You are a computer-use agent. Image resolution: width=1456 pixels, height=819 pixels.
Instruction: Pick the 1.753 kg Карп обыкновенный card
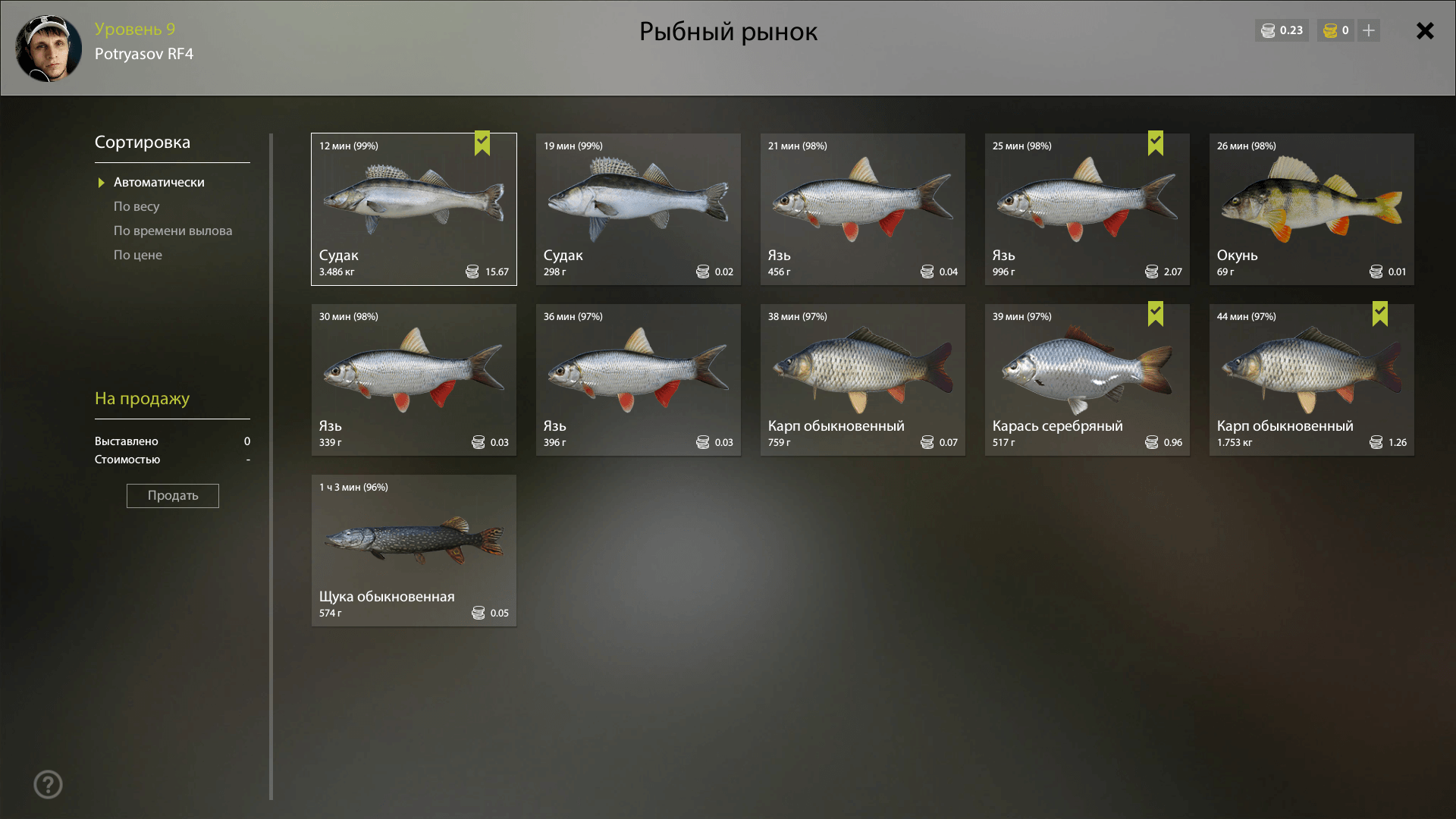(x=1312, y=380)
